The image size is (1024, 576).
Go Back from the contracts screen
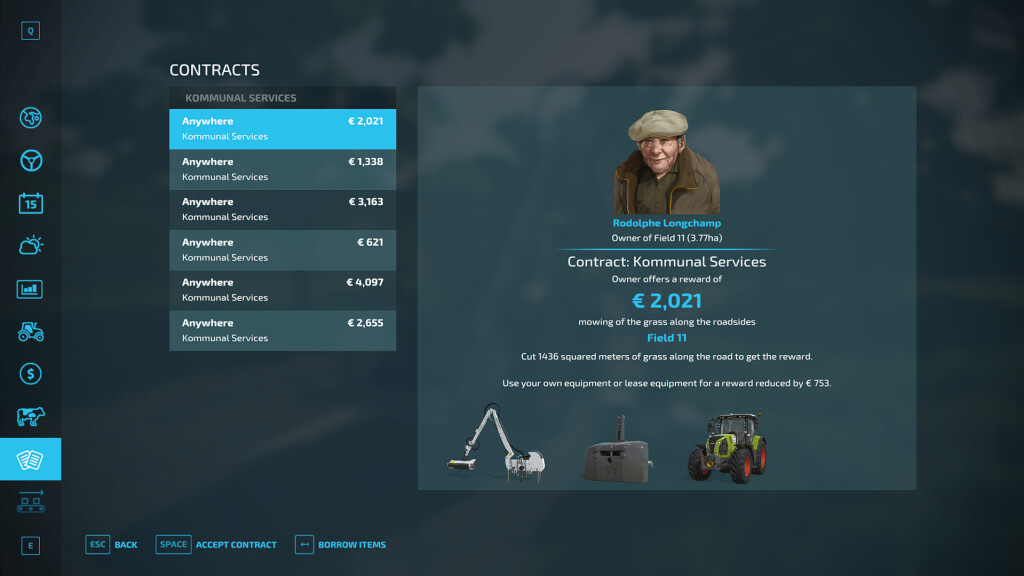coord(112,544)
